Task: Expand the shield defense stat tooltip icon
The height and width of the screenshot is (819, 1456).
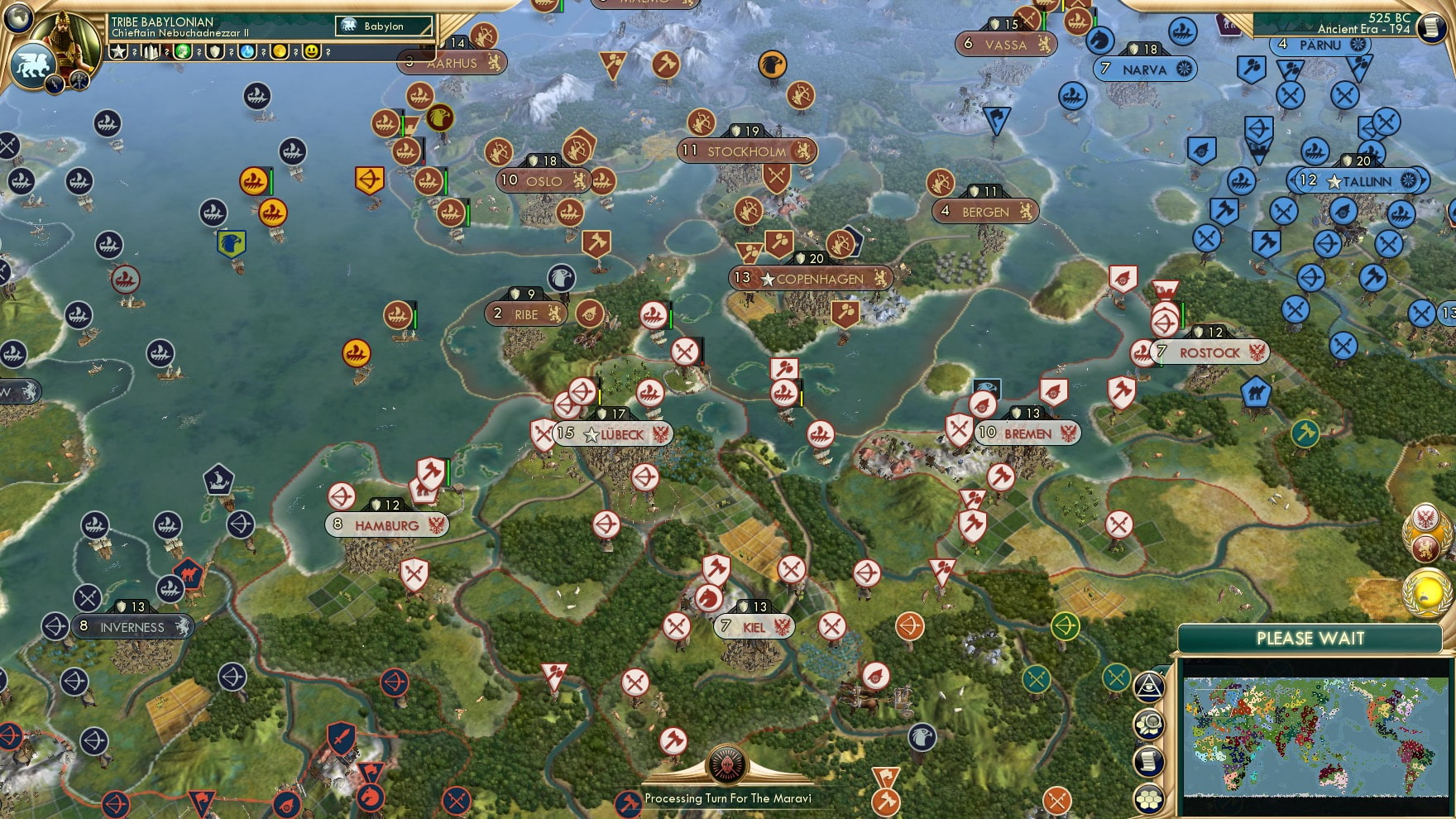Action: (x=213, y=51)
